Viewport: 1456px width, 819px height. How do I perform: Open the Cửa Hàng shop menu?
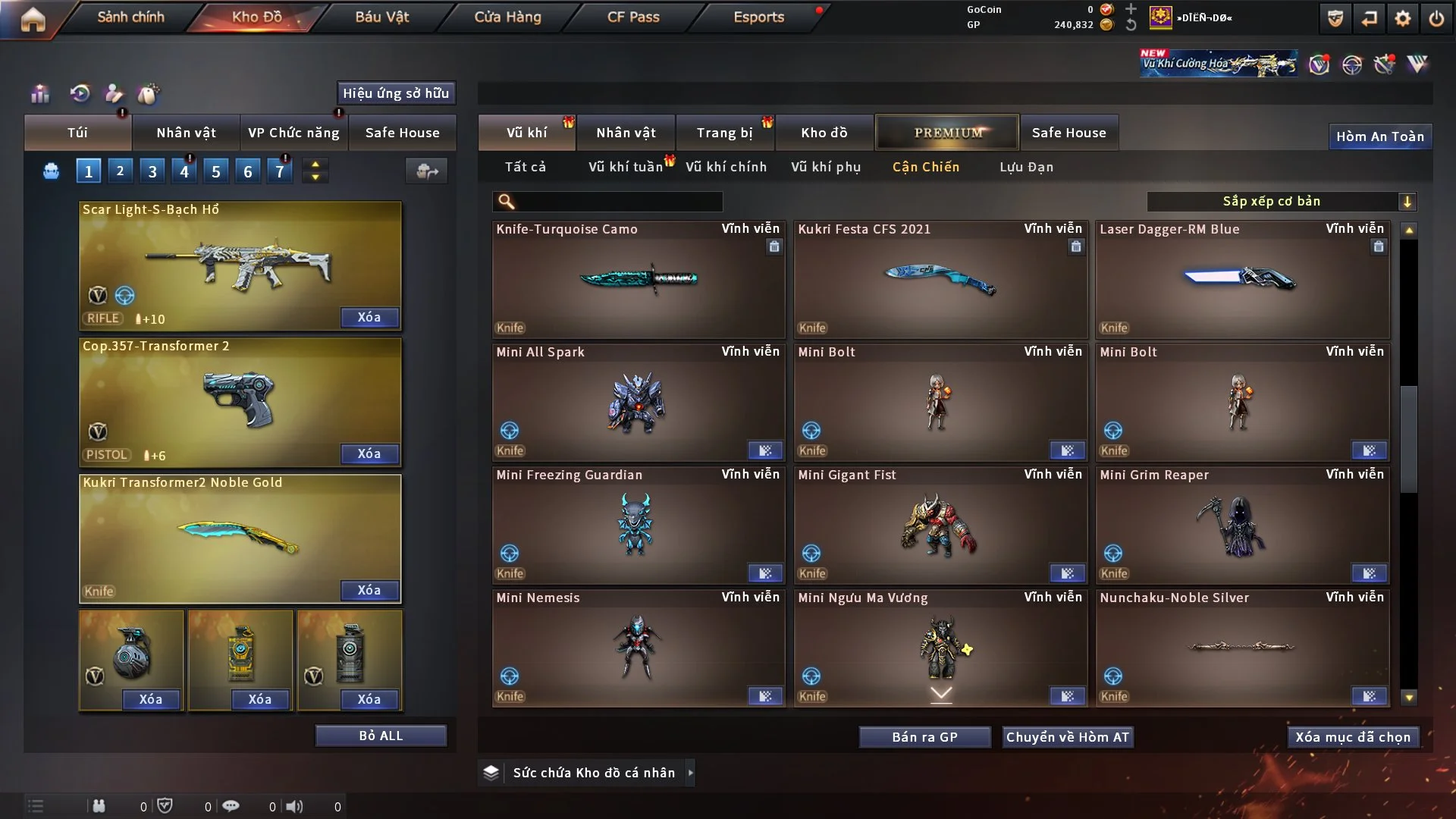click(507, 17)
